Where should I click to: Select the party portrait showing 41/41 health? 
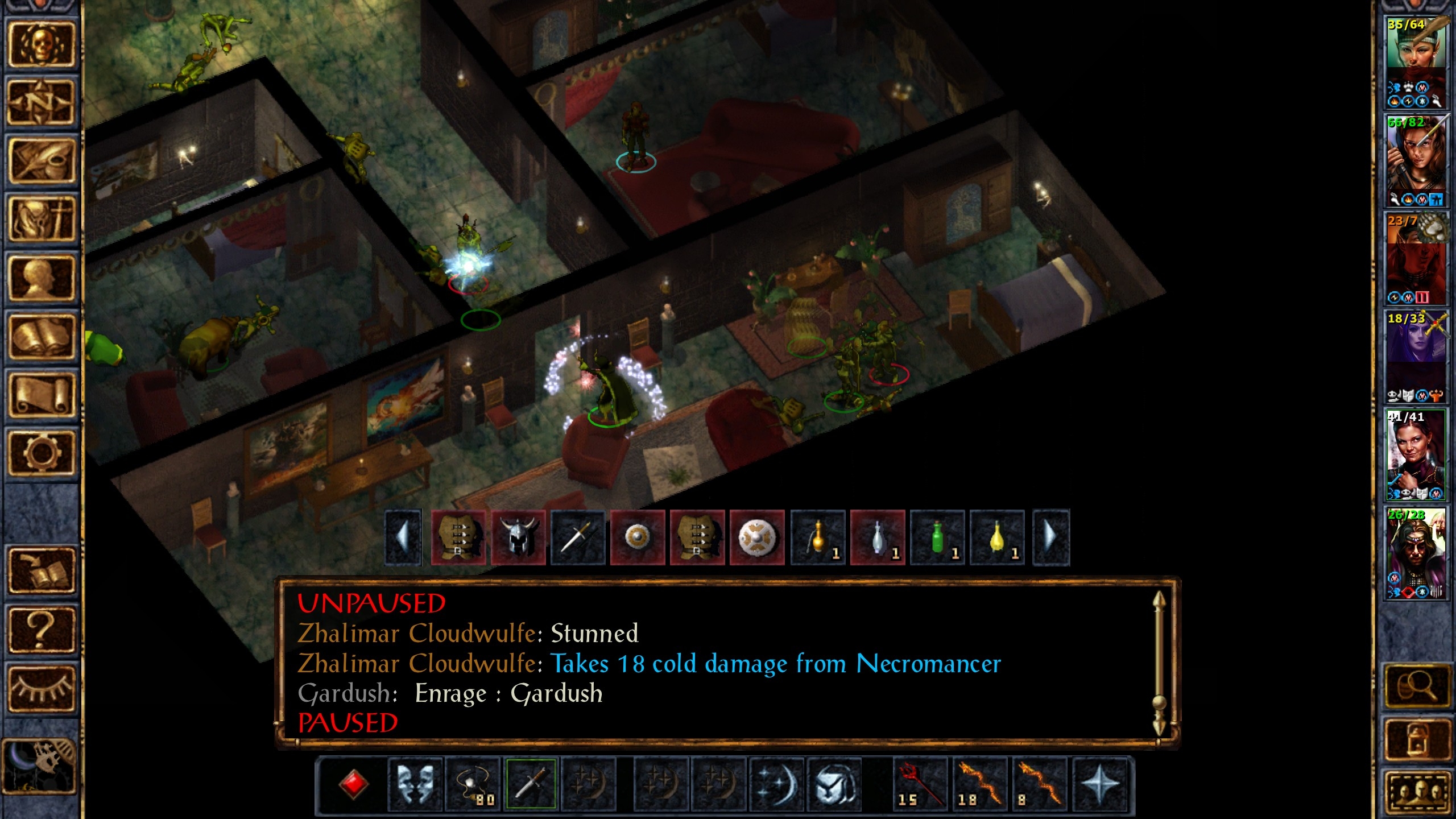(1416, 455)
